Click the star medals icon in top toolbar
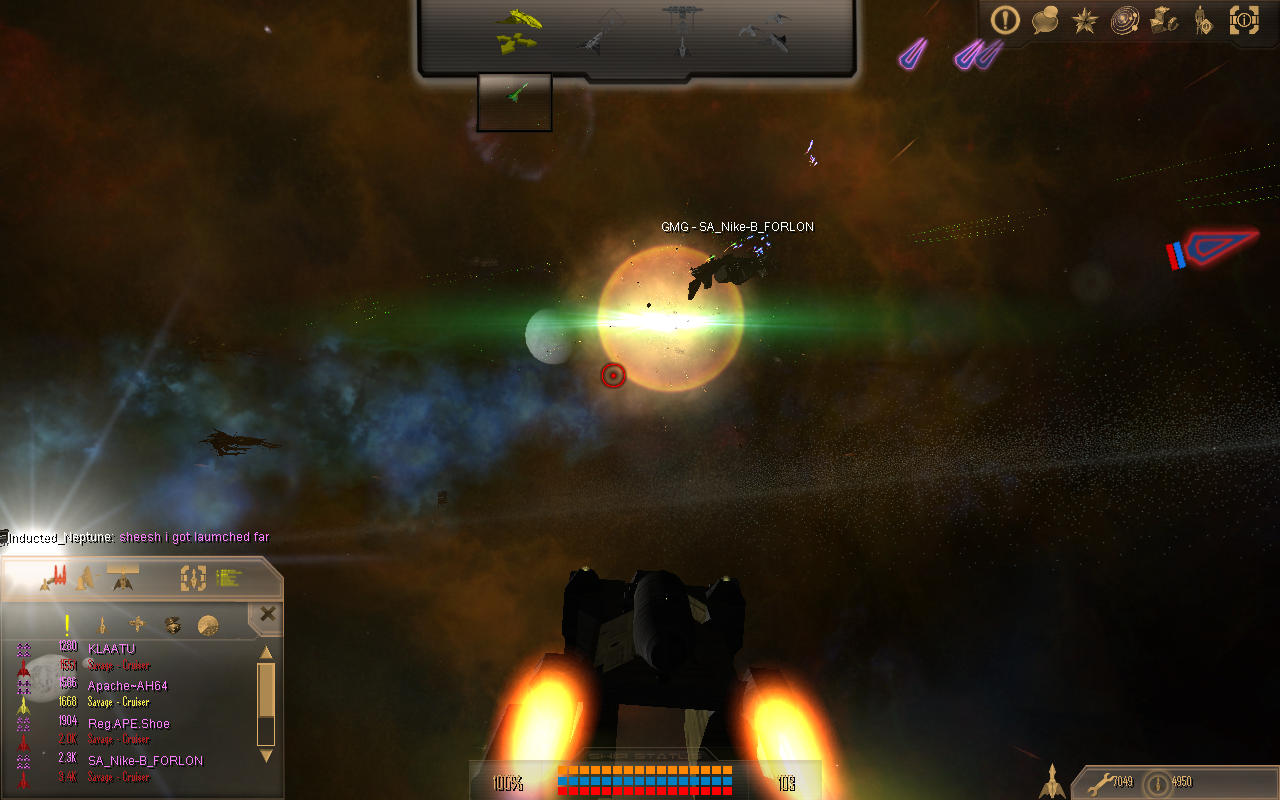Viewport: 1280px width, 800px height. pos(1084,20)
